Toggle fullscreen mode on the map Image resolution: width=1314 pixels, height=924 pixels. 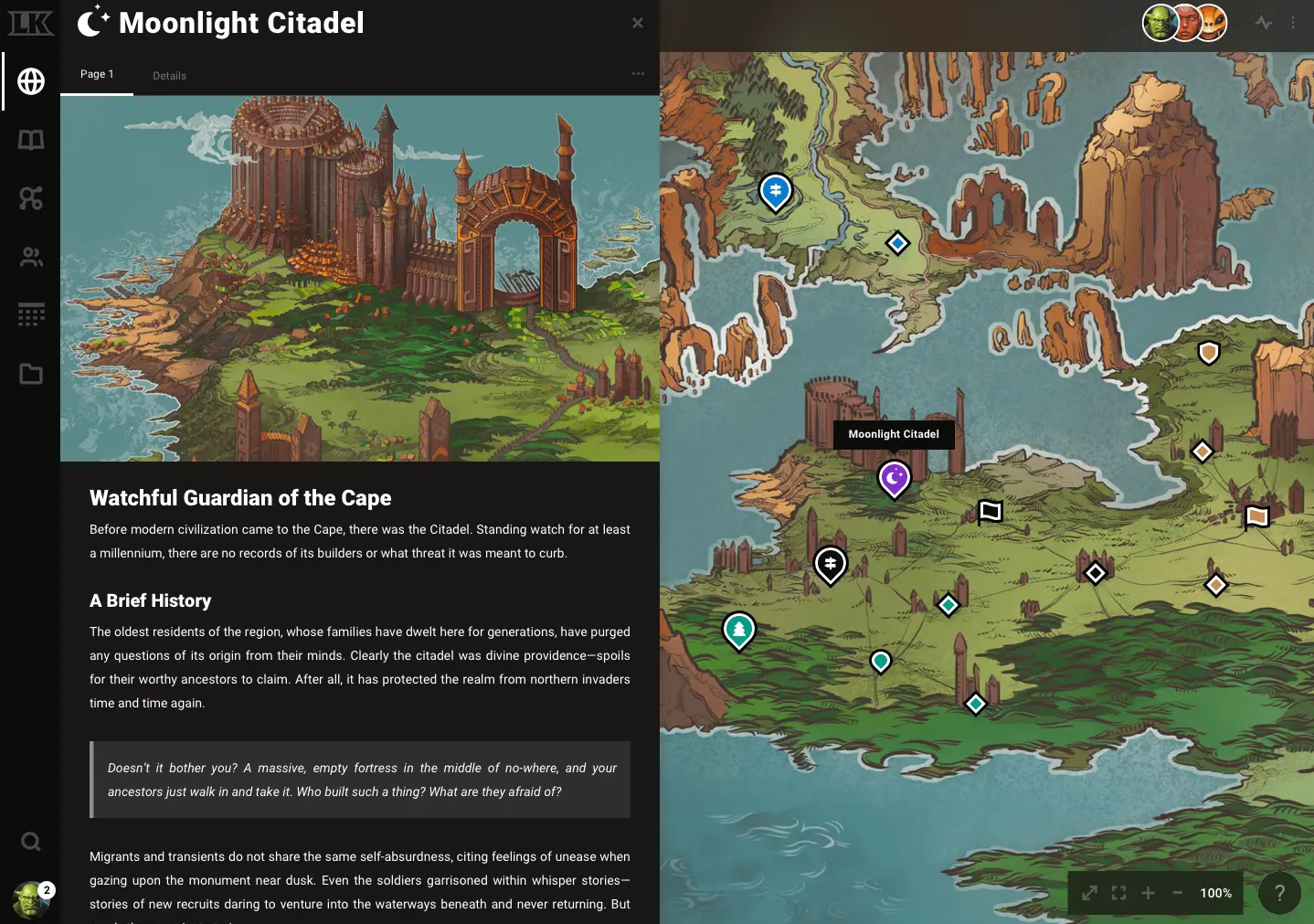tap(1118, 893)
